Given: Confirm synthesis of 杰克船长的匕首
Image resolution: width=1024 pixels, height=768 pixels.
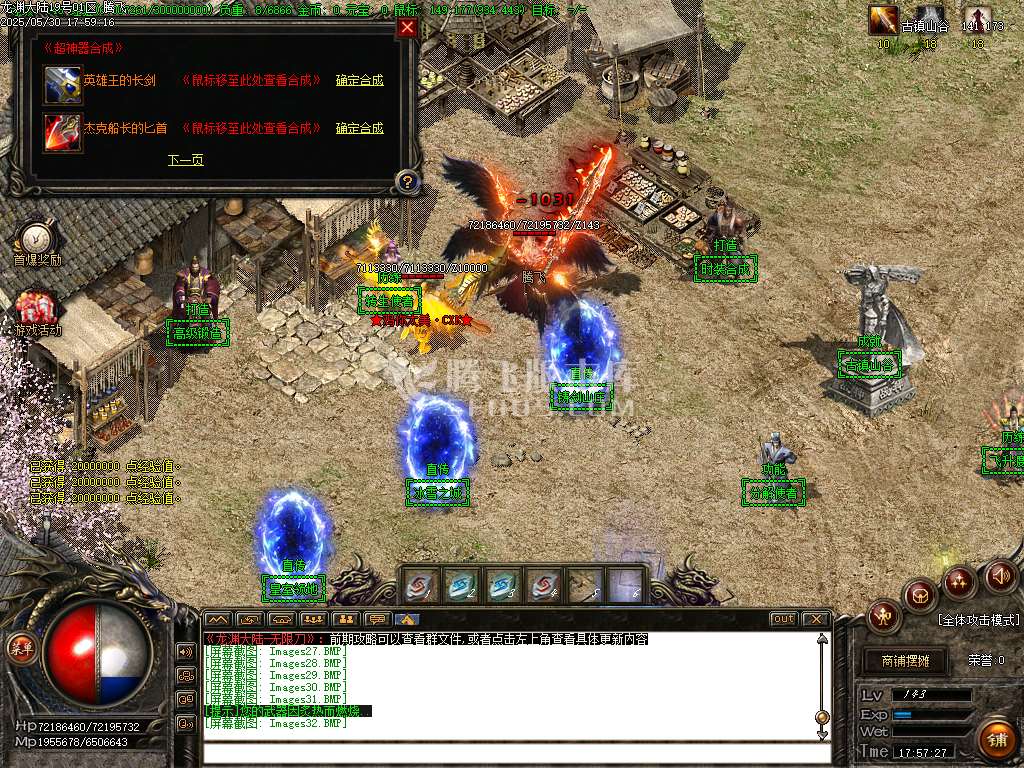Looking at the screenshot, I should pos(359,128).
